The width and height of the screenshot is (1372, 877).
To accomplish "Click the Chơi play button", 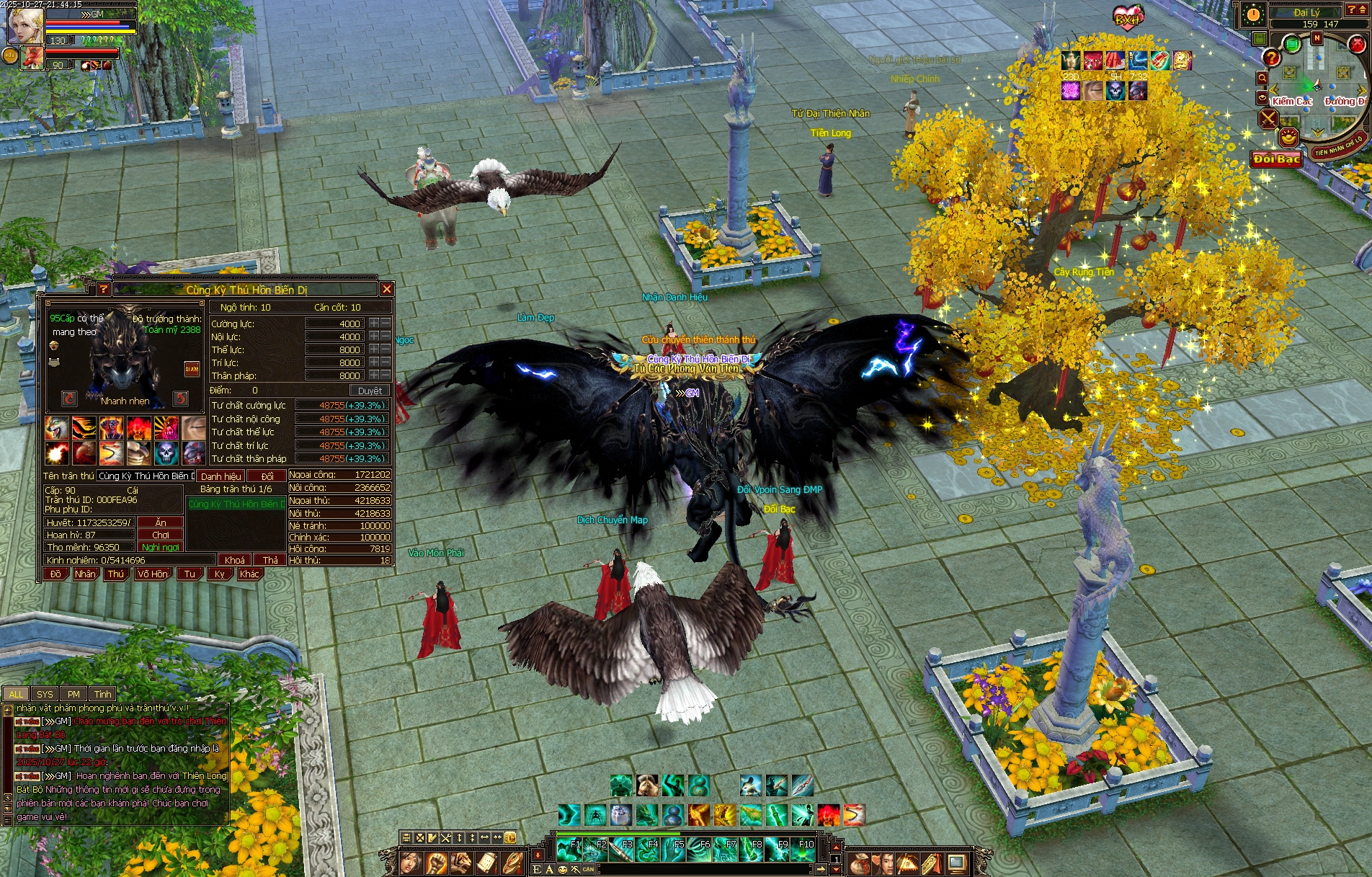I will (x=161, y=535).
